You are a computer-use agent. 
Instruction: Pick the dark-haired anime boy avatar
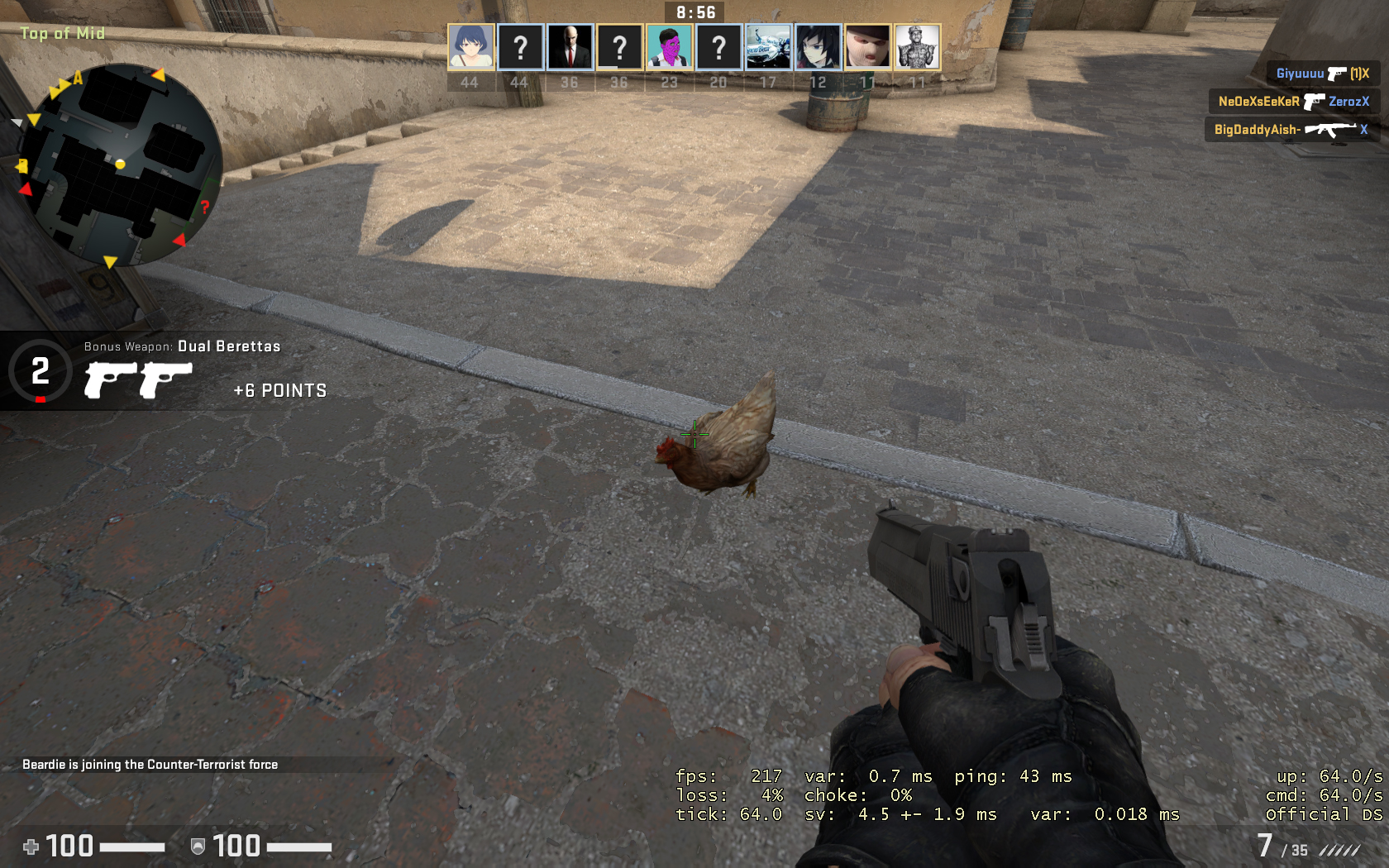pyautogui.click(x=819, y=46)
